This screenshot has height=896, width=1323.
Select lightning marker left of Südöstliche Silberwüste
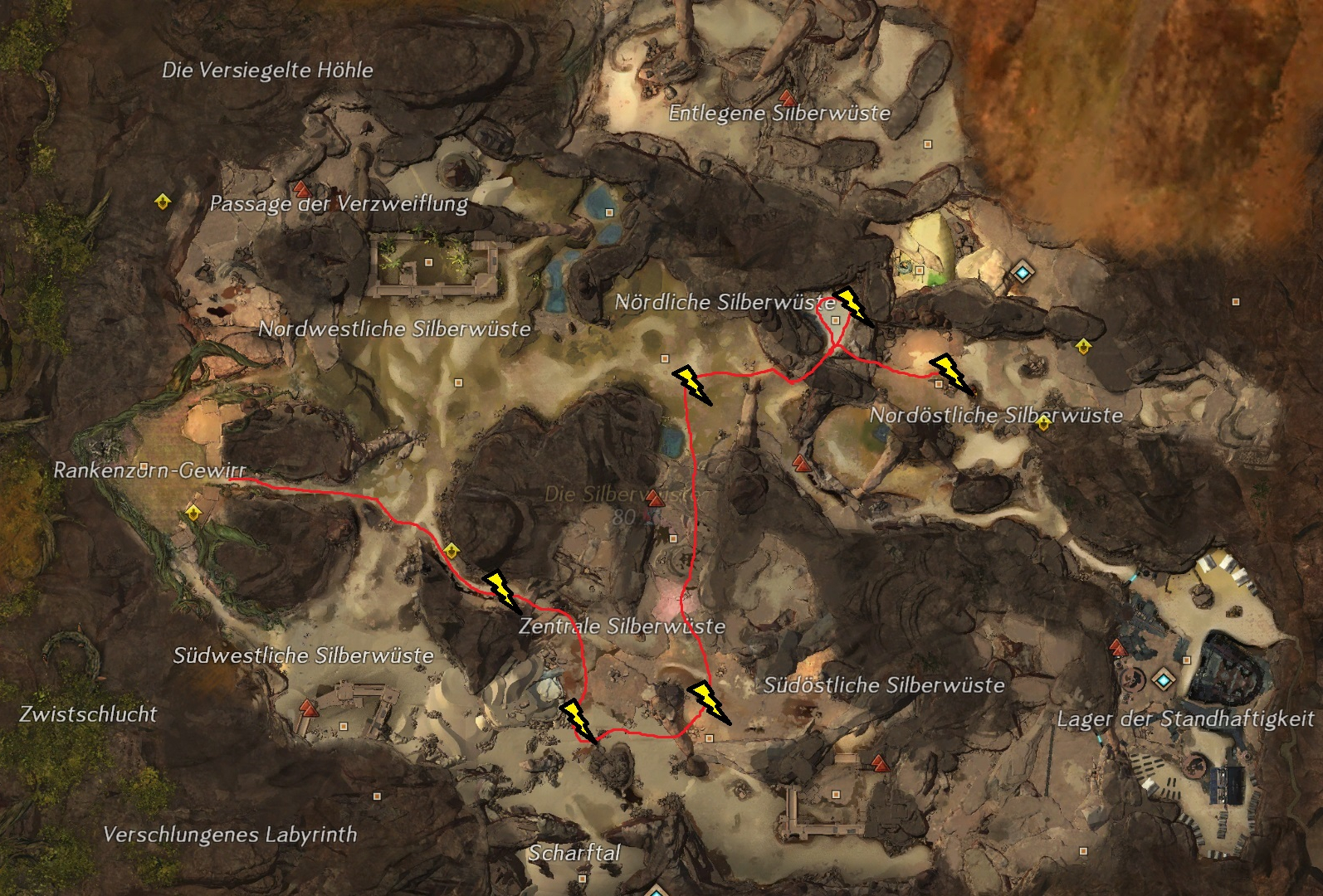[709, 702]
